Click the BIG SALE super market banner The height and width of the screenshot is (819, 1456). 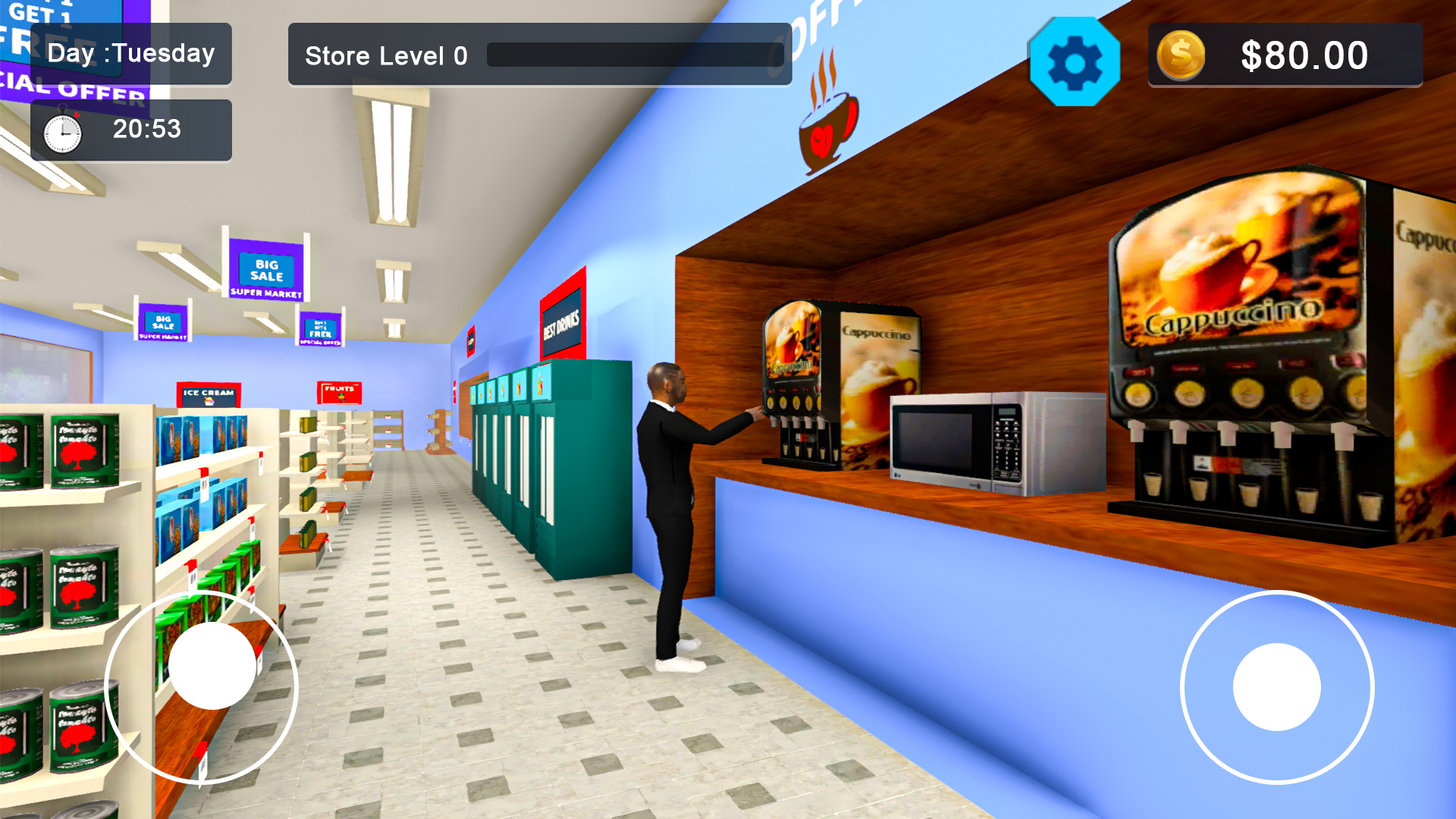(x=265, y=269)
